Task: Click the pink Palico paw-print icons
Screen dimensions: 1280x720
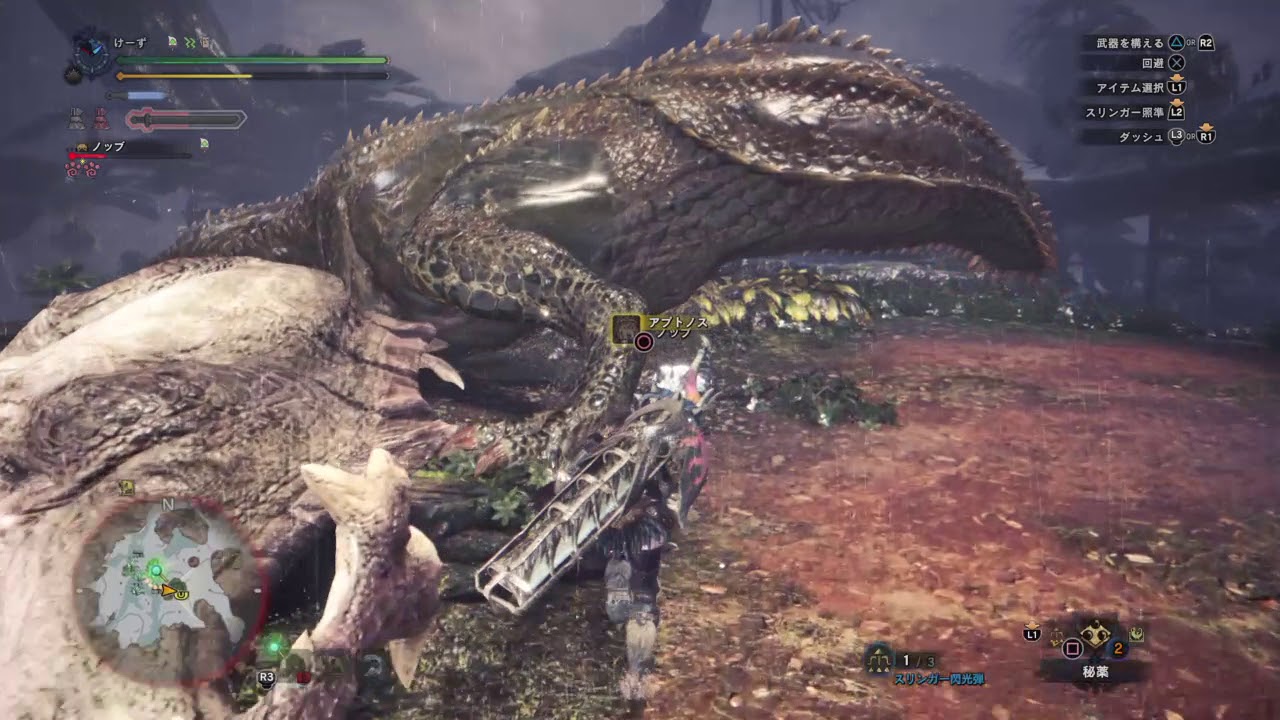Action: (x=82, y=168)
